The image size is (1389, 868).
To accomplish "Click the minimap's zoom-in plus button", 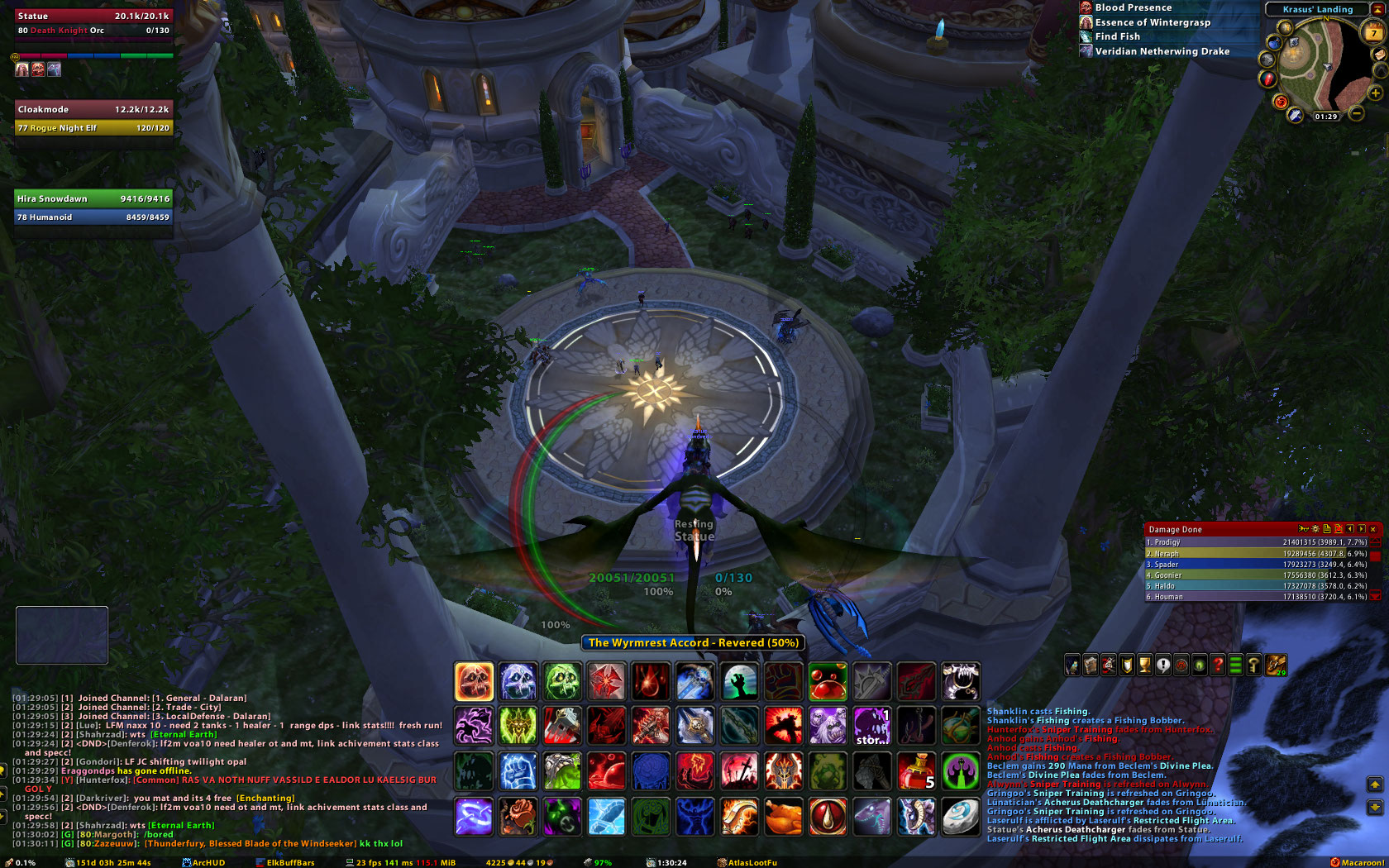I will [1376, 93].
